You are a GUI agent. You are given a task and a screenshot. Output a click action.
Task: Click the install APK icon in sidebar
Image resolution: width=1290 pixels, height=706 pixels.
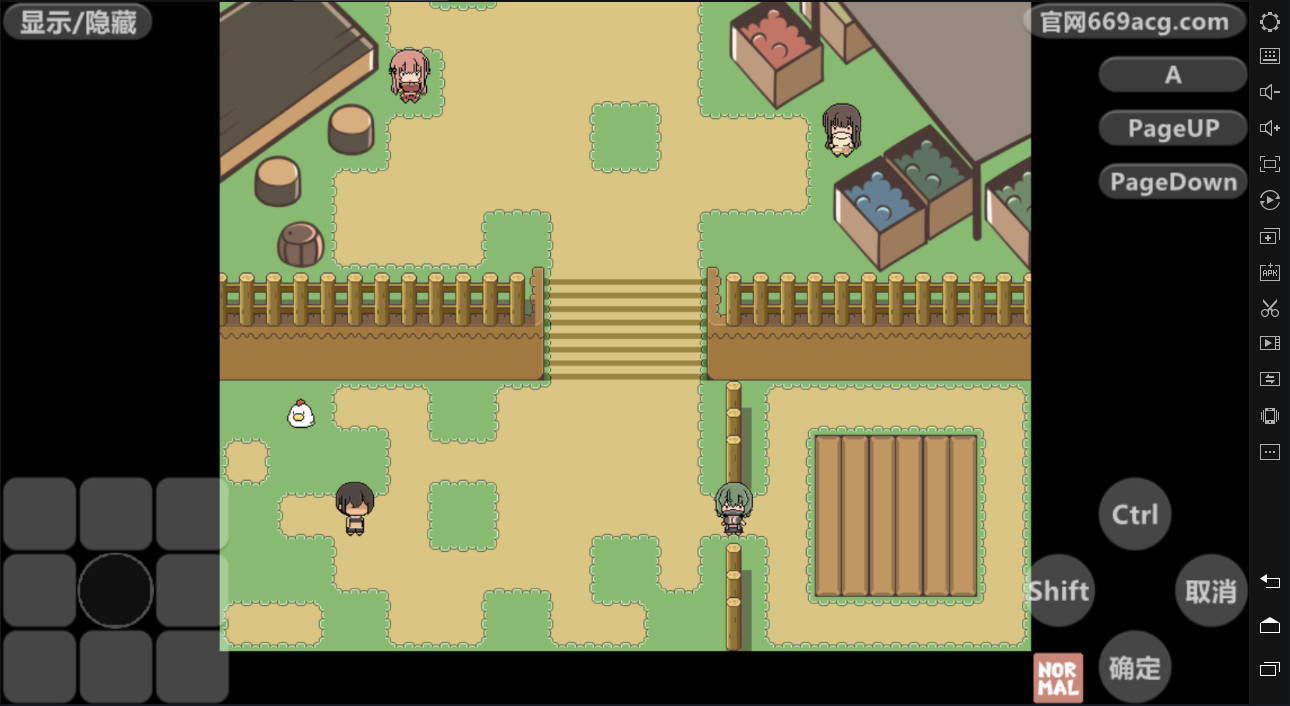[1270, 272]
